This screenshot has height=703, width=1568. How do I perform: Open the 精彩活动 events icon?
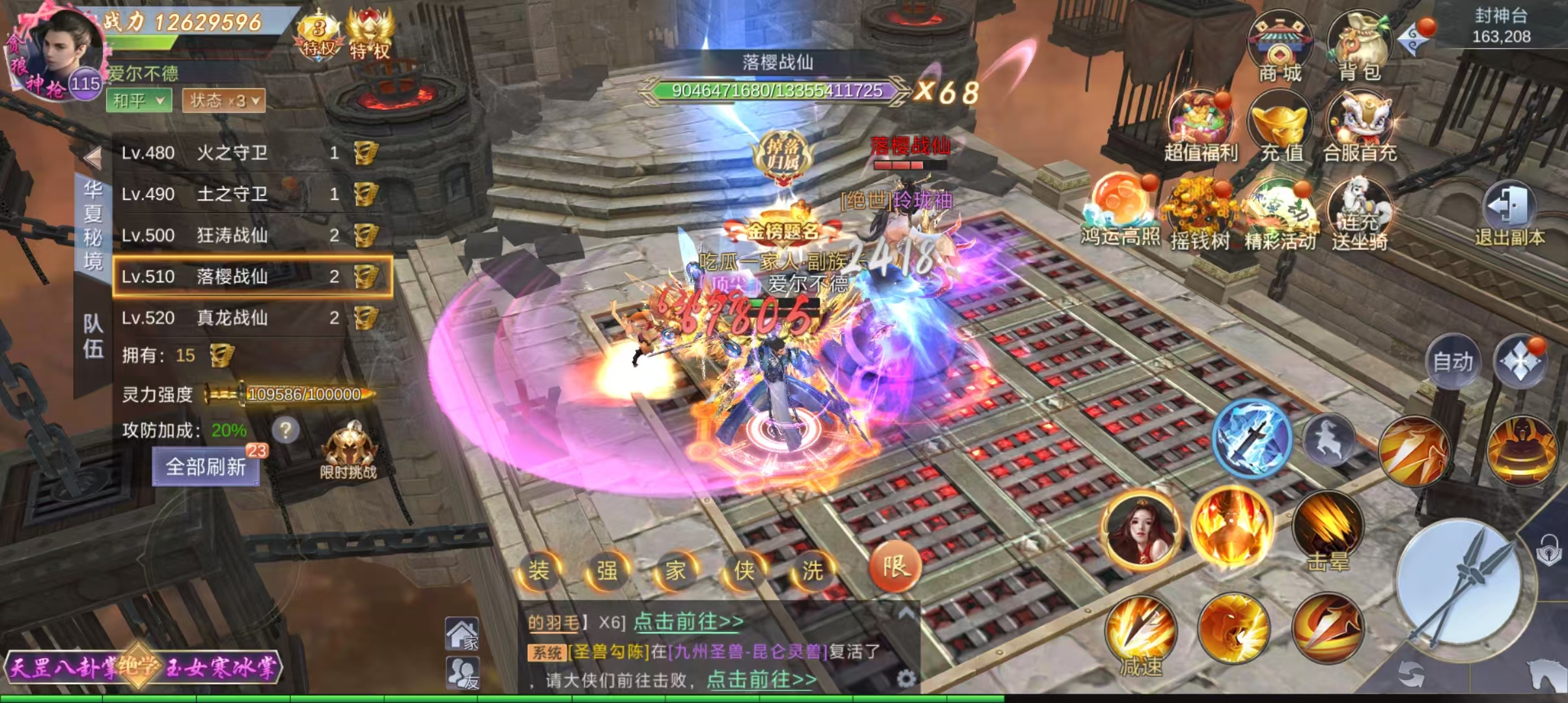[1280, 215]
